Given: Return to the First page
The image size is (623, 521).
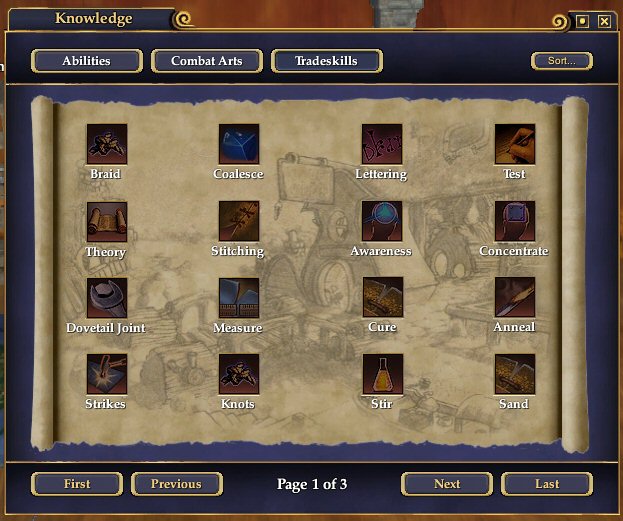Looking at the screenshot, I should click(x=77, y=484).
